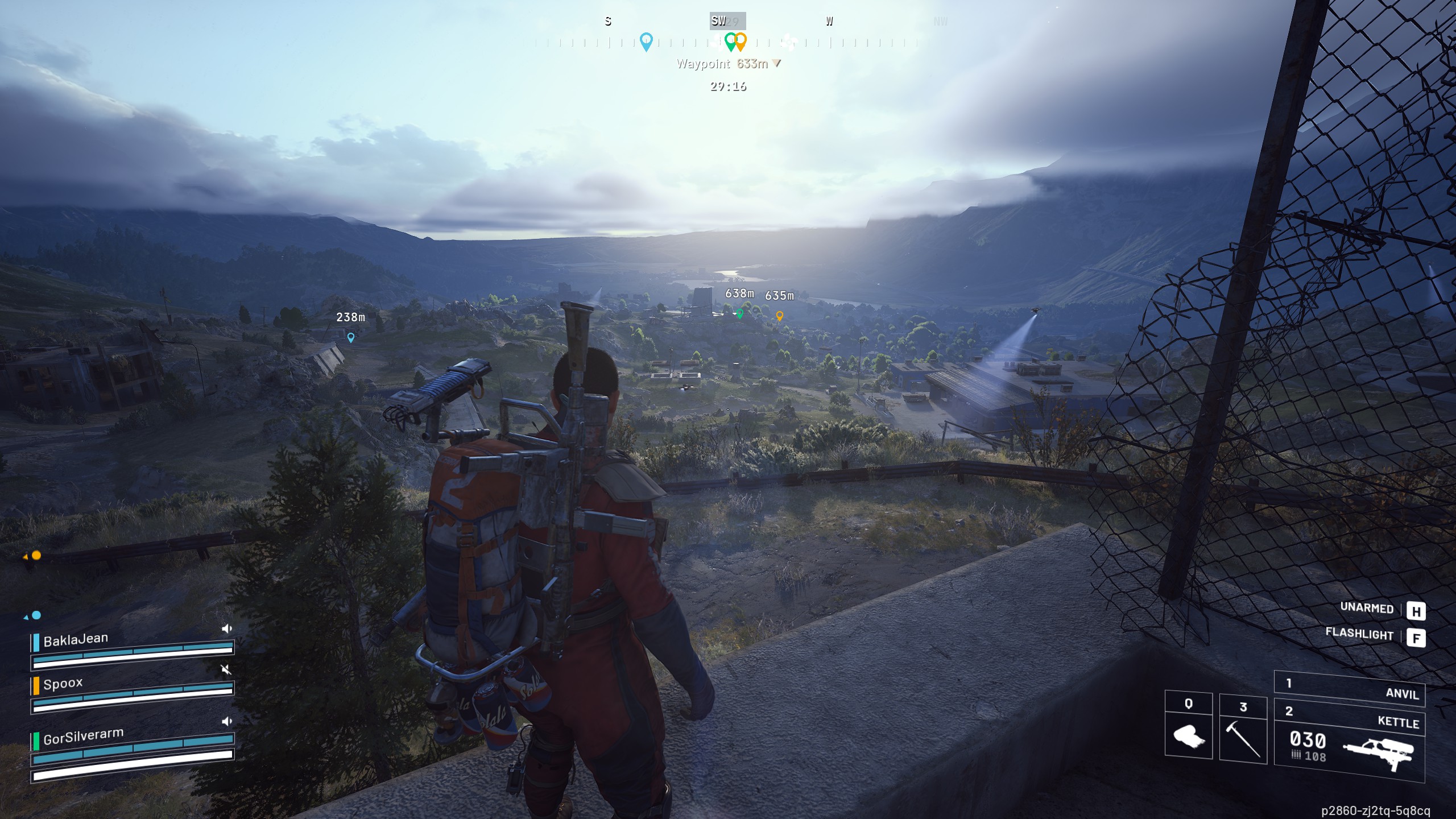Image resolution: width=1456 pixels, height=819 pixels.
Task: Select the quick-use item slot Q
Action: pos(1189,726)
